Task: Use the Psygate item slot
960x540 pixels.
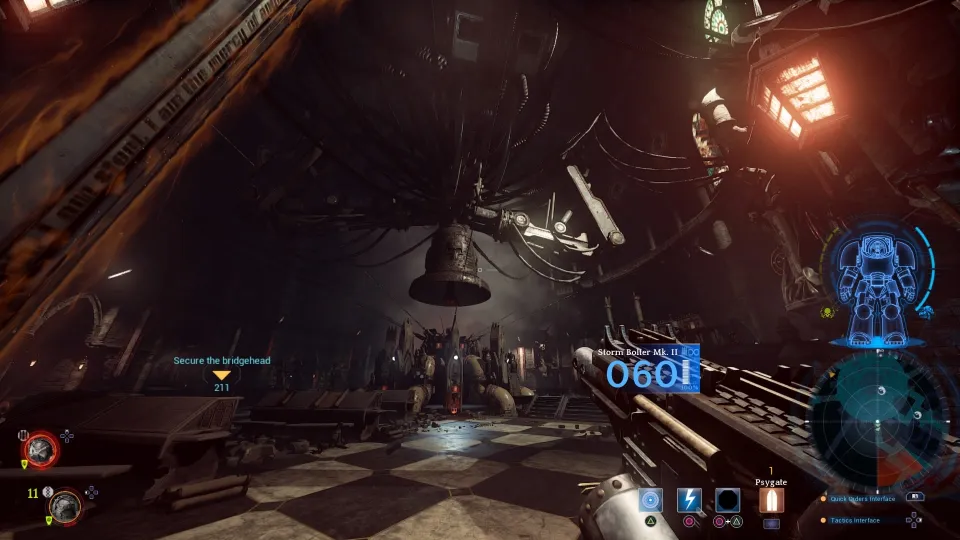Action: point(771,500)
